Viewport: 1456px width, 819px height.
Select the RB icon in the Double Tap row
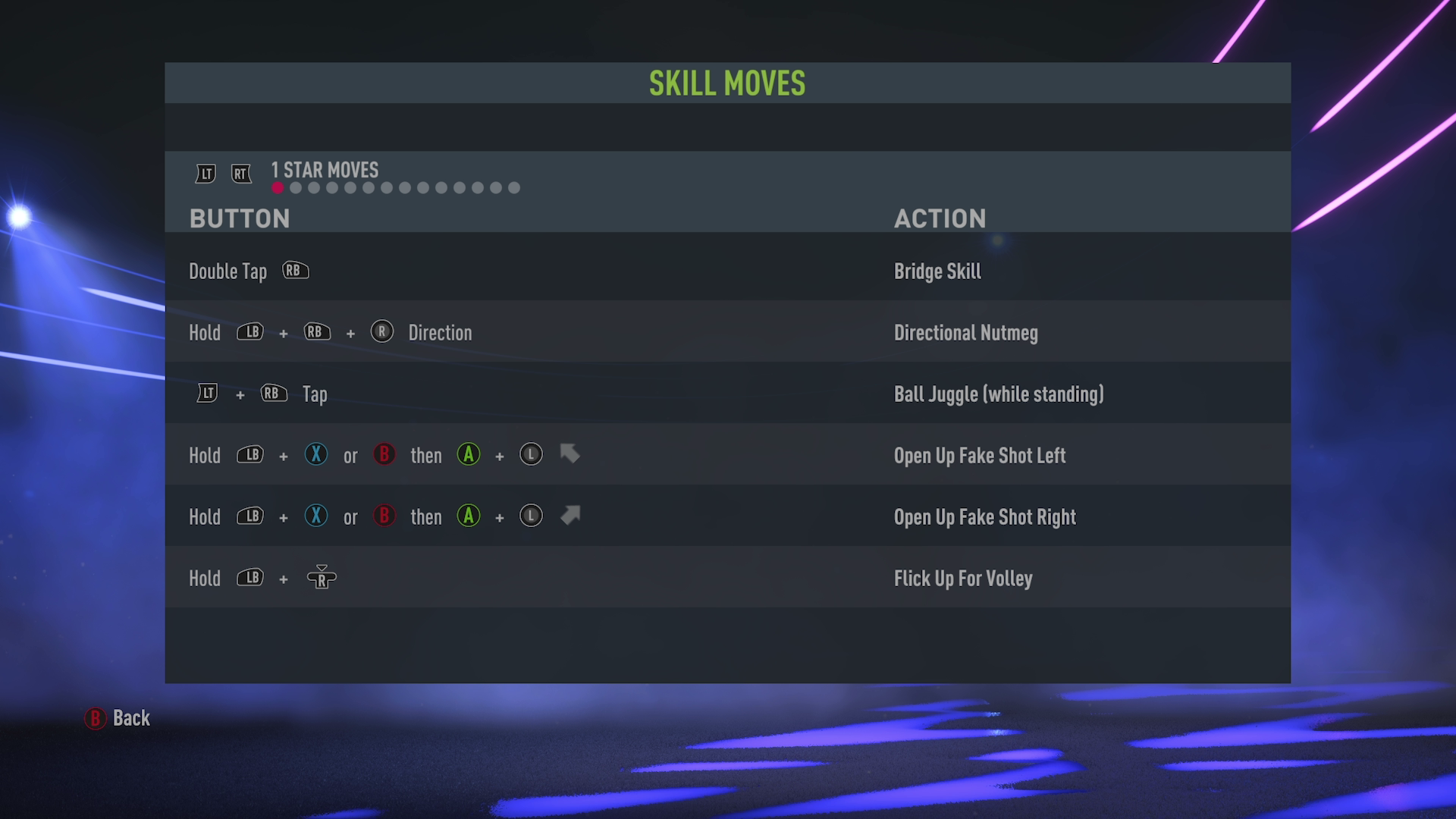point(295,270)
